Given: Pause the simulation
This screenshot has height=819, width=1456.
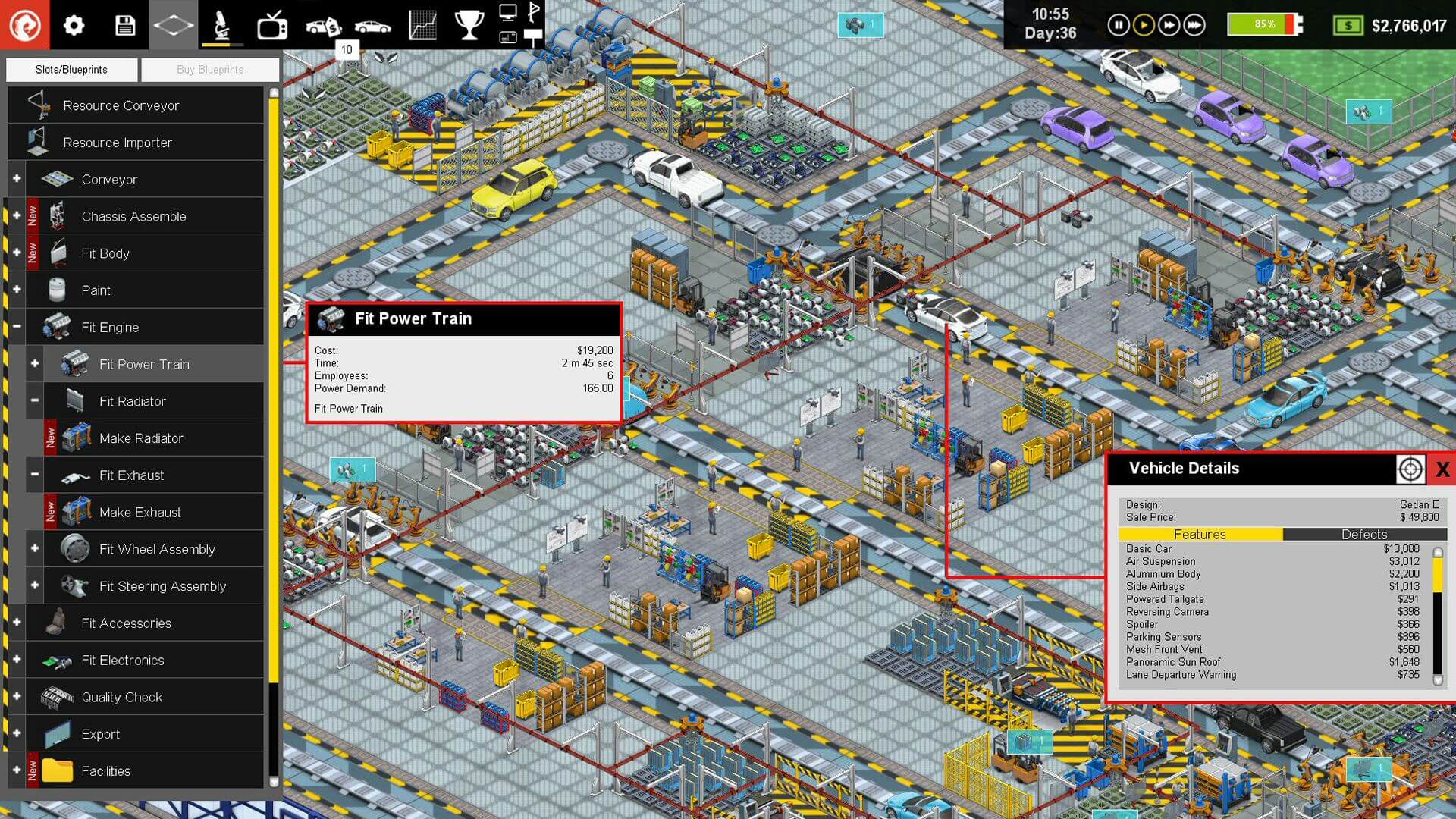Looking at the screenshot, I should click(1119, 24).
